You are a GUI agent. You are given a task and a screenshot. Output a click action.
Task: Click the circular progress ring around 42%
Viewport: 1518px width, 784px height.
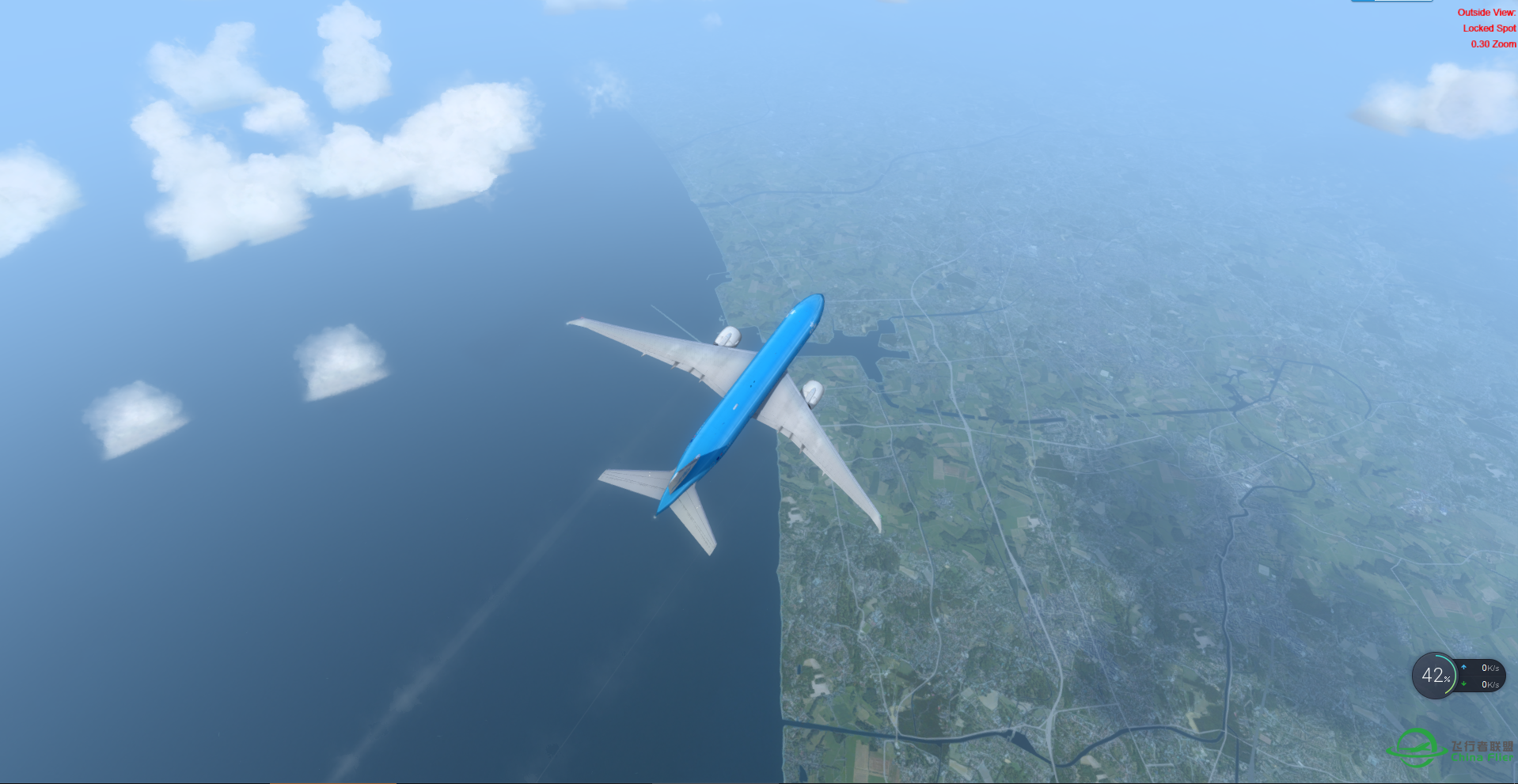tap(1455, 676)
